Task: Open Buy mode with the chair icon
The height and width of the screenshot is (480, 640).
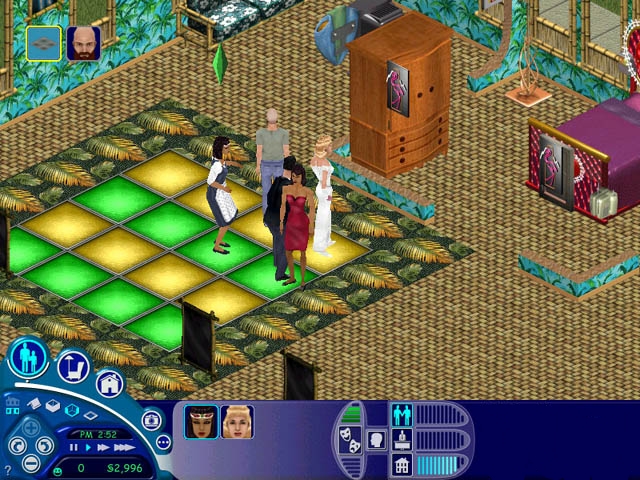Action: (73, 368)
